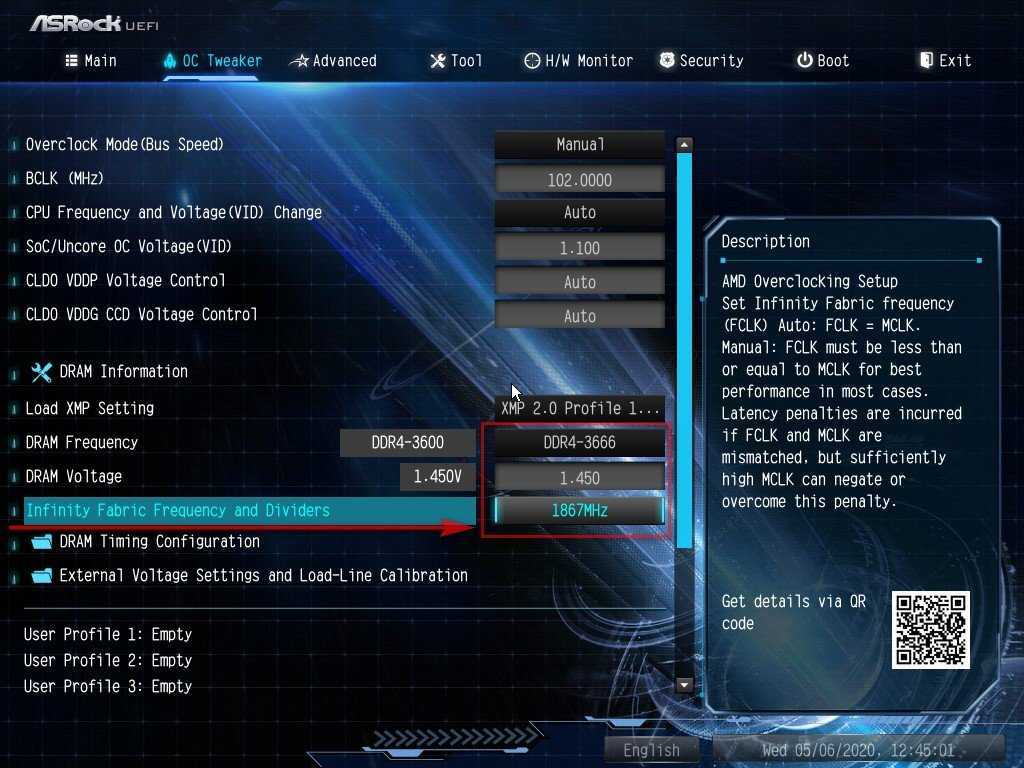Change the English language button
This screenshot has width=1024, height=768.
pyautogui.click(x=651, y=750)
